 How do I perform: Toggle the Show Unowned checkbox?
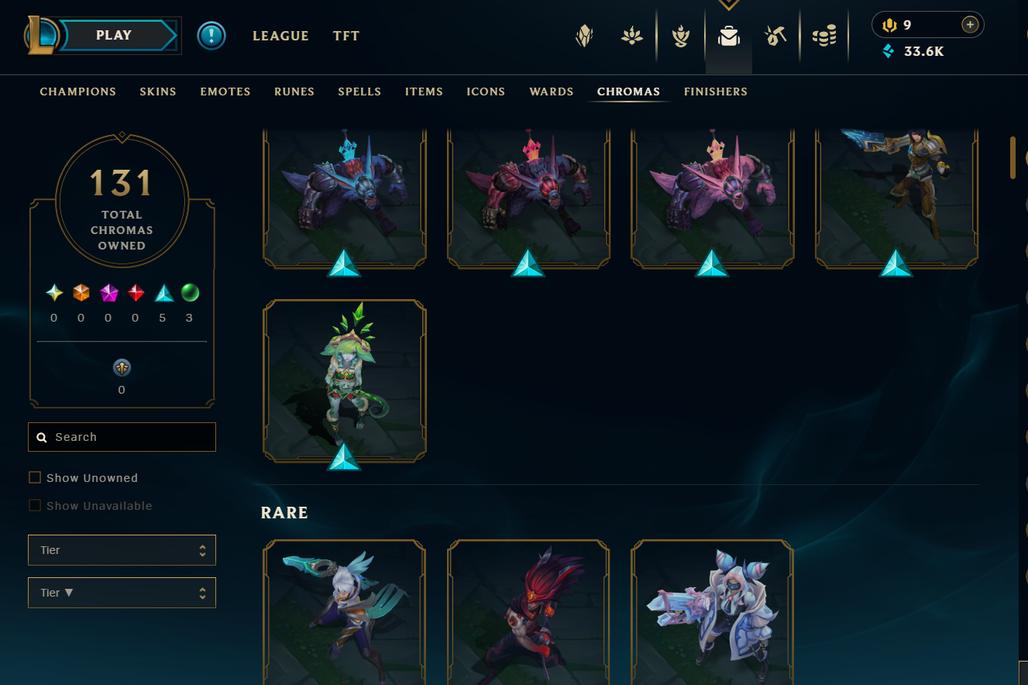click(35, 478)
